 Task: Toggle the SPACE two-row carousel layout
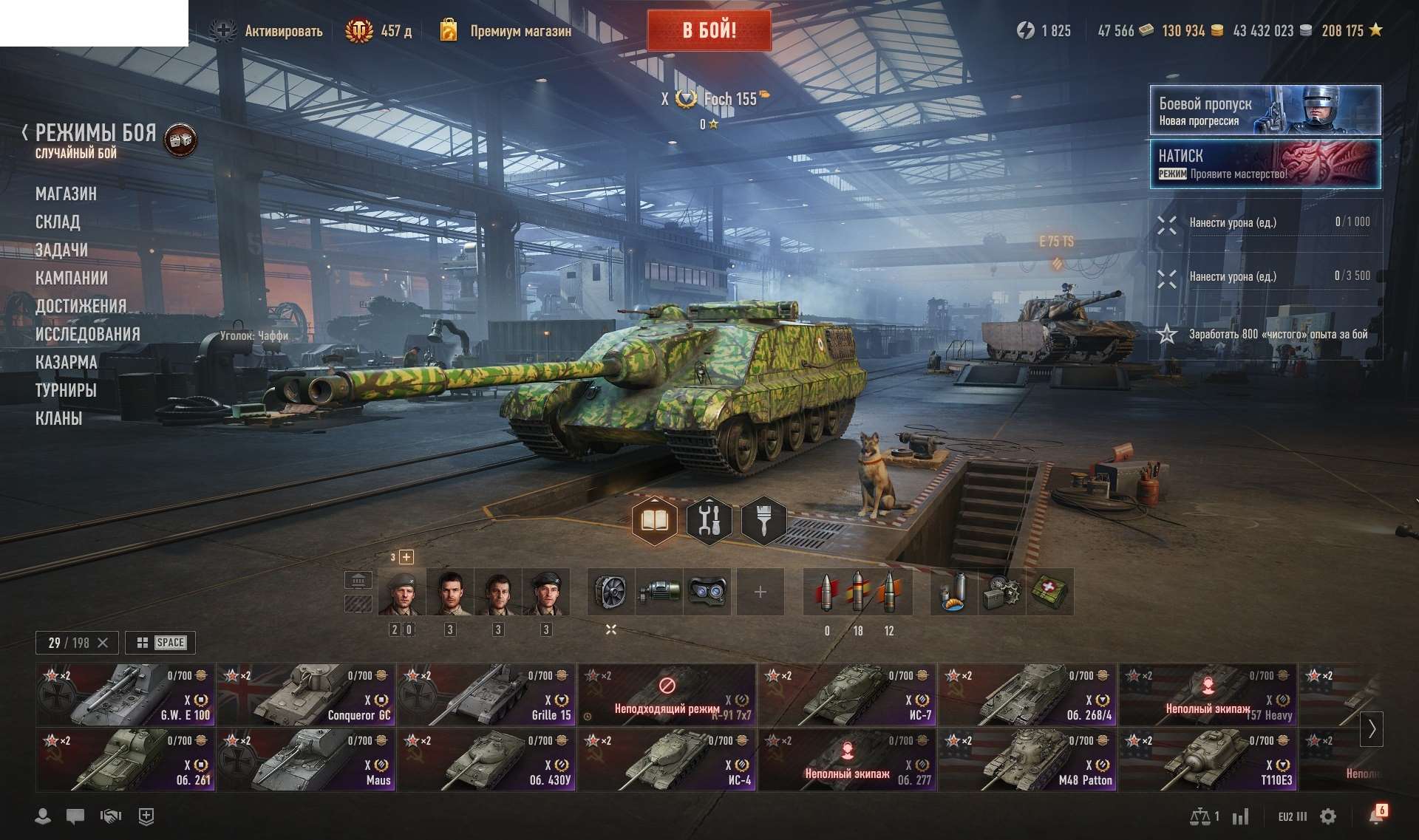click(160, 643)
